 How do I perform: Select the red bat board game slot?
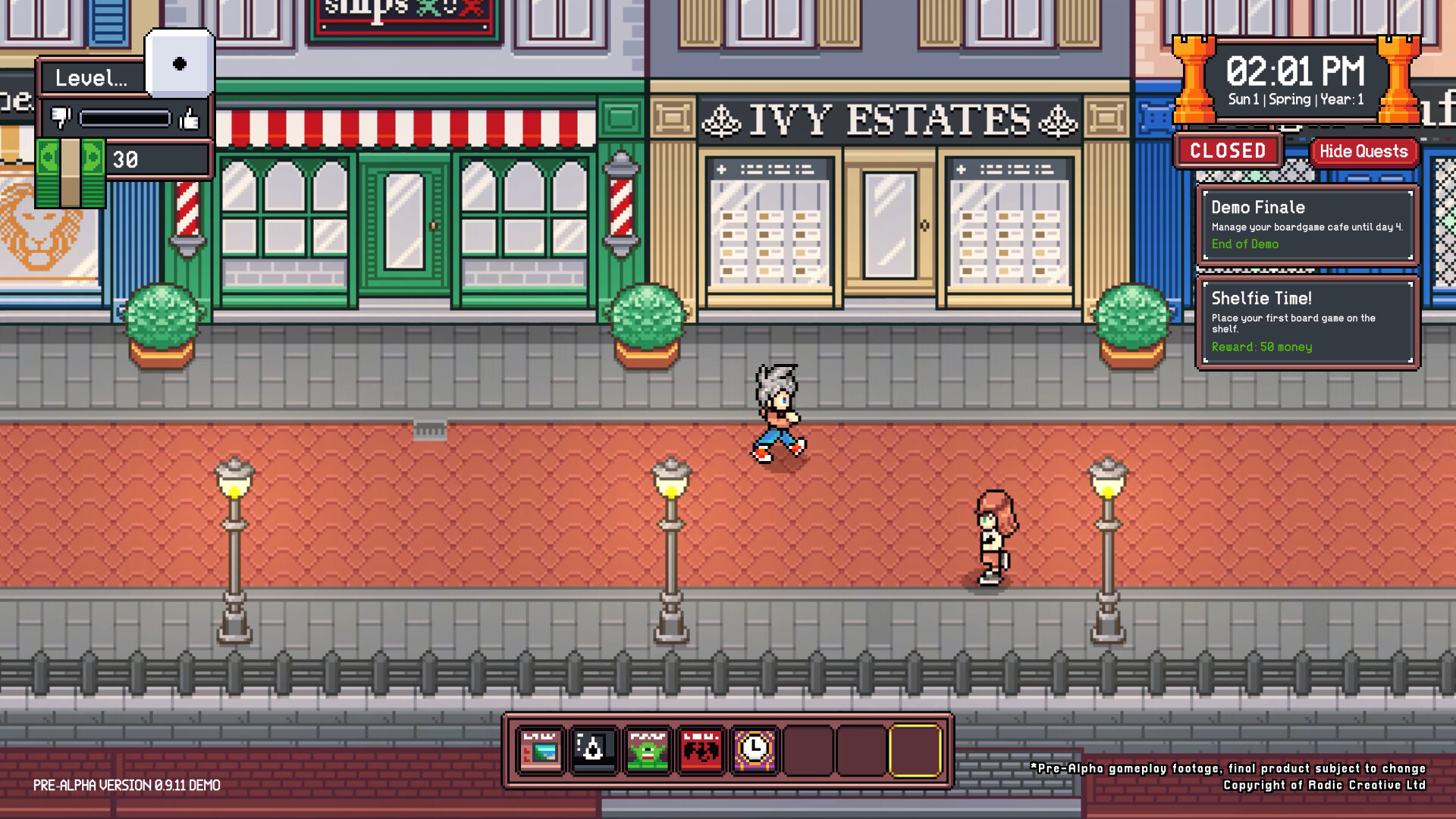tap(701, 751)
